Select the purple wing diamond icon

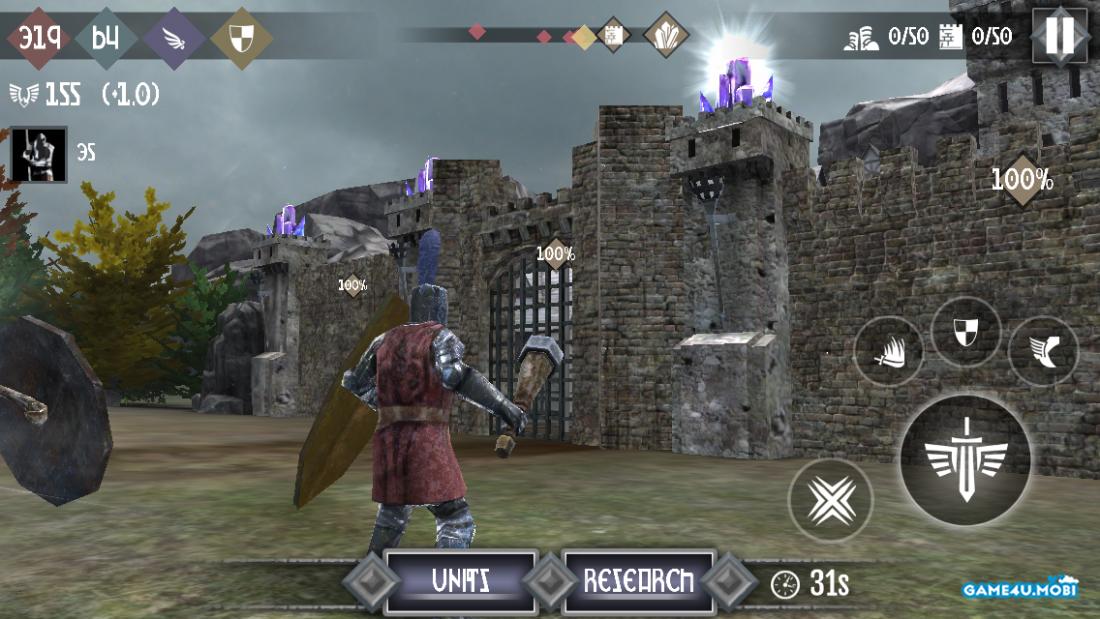pos(174,38)
